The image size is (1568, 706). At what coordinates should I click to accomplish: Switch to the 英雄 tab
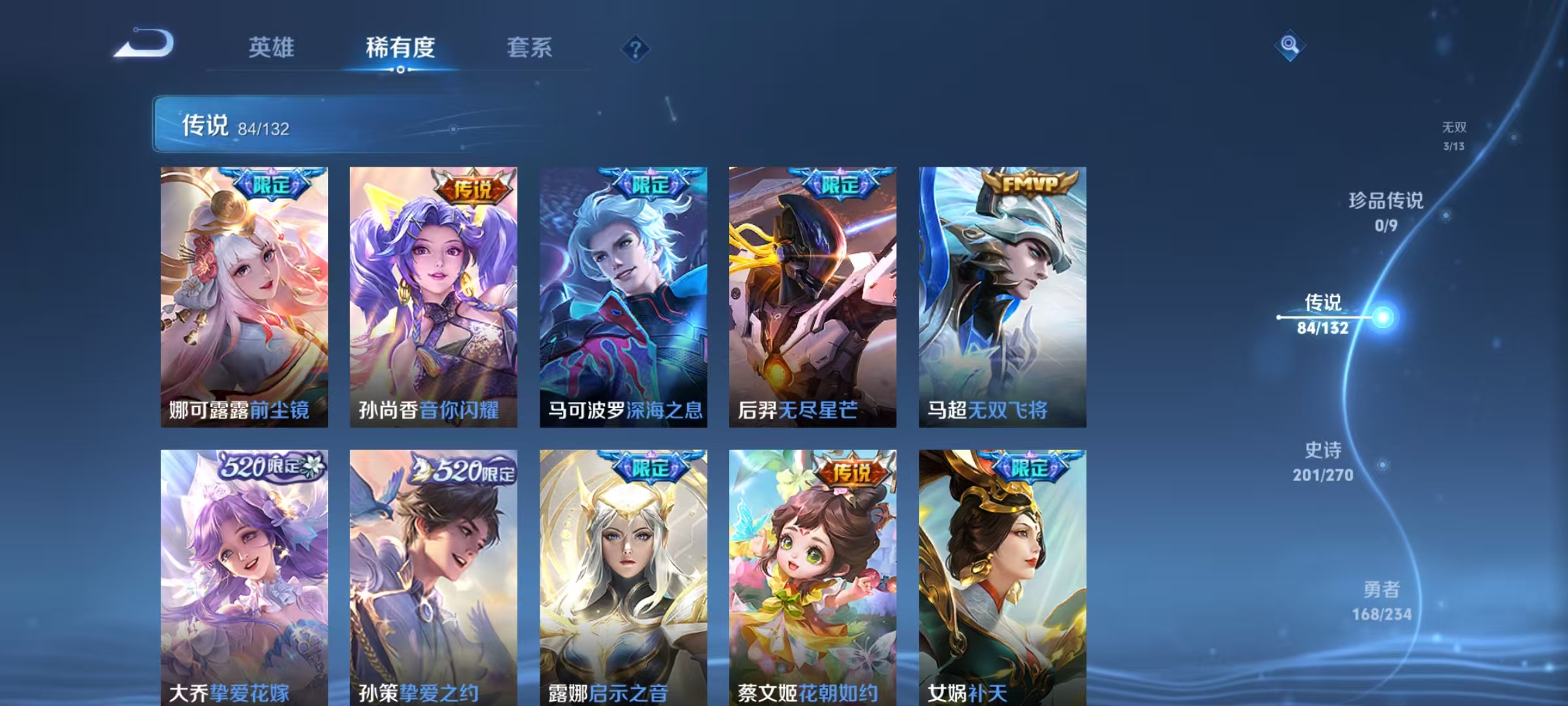tap(271, 47)
